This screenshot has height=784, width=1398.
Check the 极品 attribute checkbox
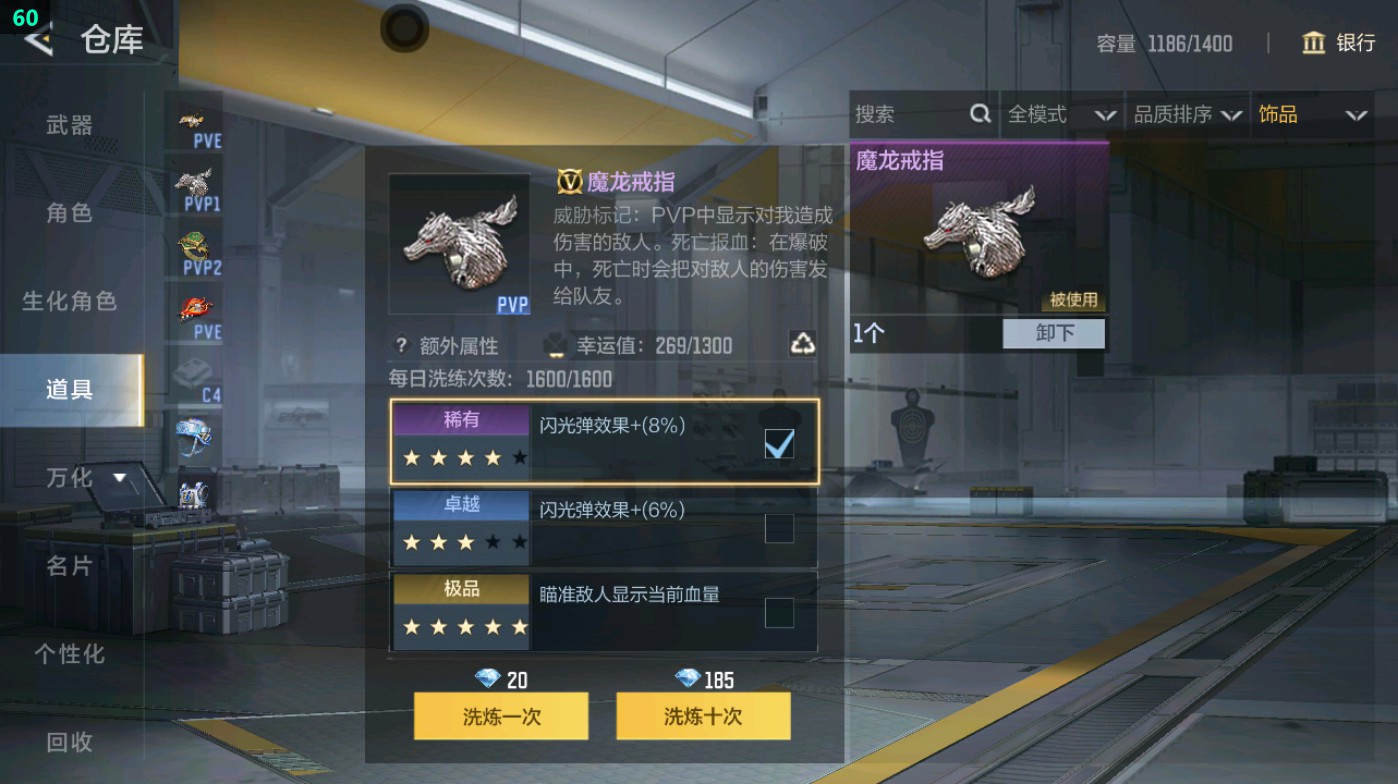coord(777,613)
